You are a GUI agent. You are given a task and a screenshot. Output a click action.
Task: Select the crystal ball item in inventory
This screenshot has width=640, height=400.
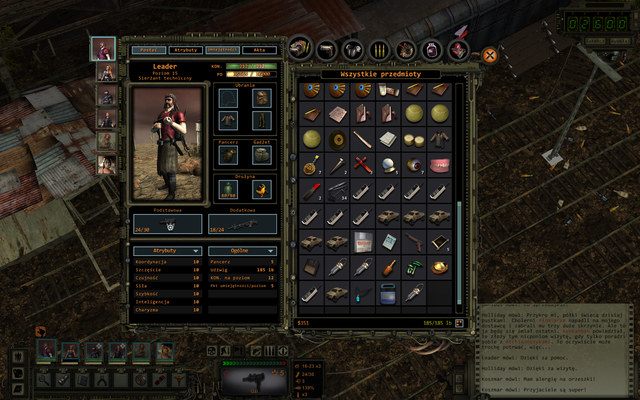click(x=387, y=165)
